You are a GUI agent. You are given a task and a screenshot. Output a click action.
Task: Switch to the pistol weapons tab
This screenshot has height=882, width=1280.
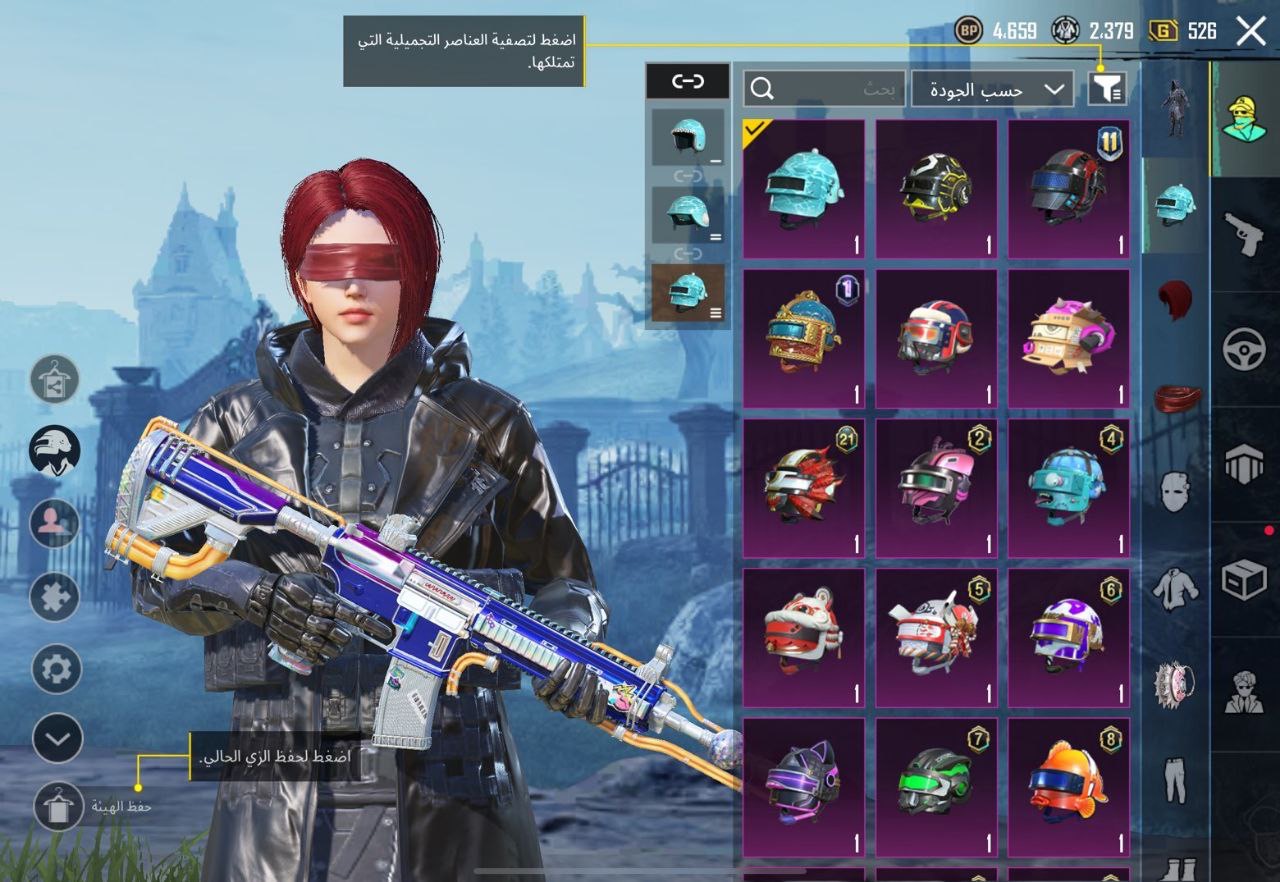(x=1245, y=233)
